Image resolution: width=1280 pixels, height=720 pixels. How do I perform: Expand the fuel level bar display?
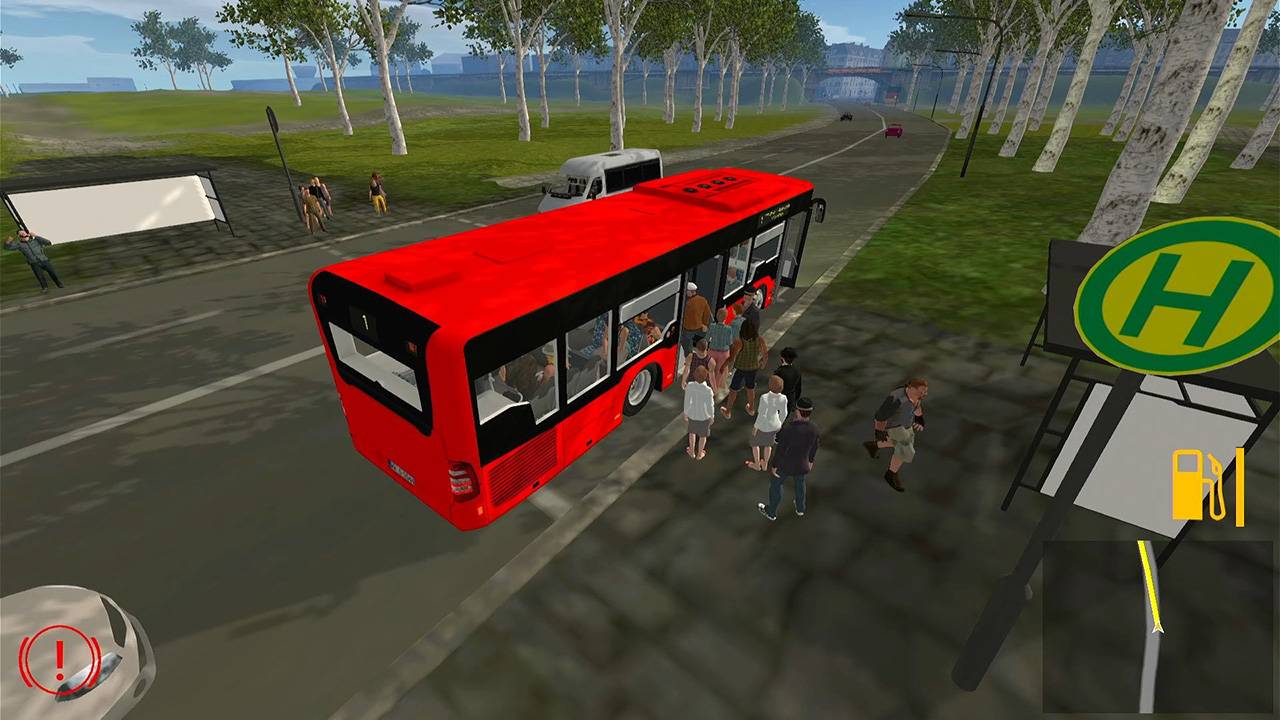click(x=1238, y=487)
